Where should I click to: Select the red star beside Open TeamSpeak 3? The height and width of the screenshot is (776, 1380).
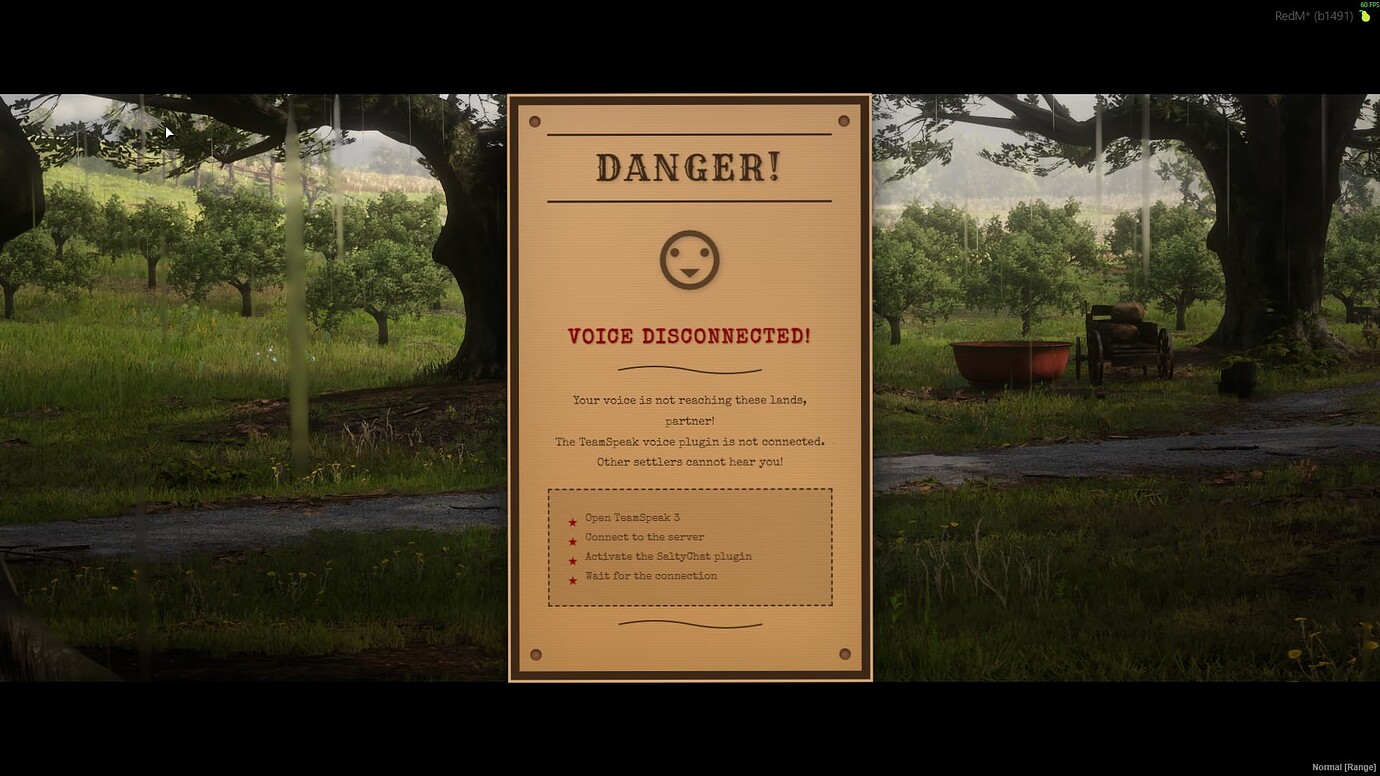(572, 521)
